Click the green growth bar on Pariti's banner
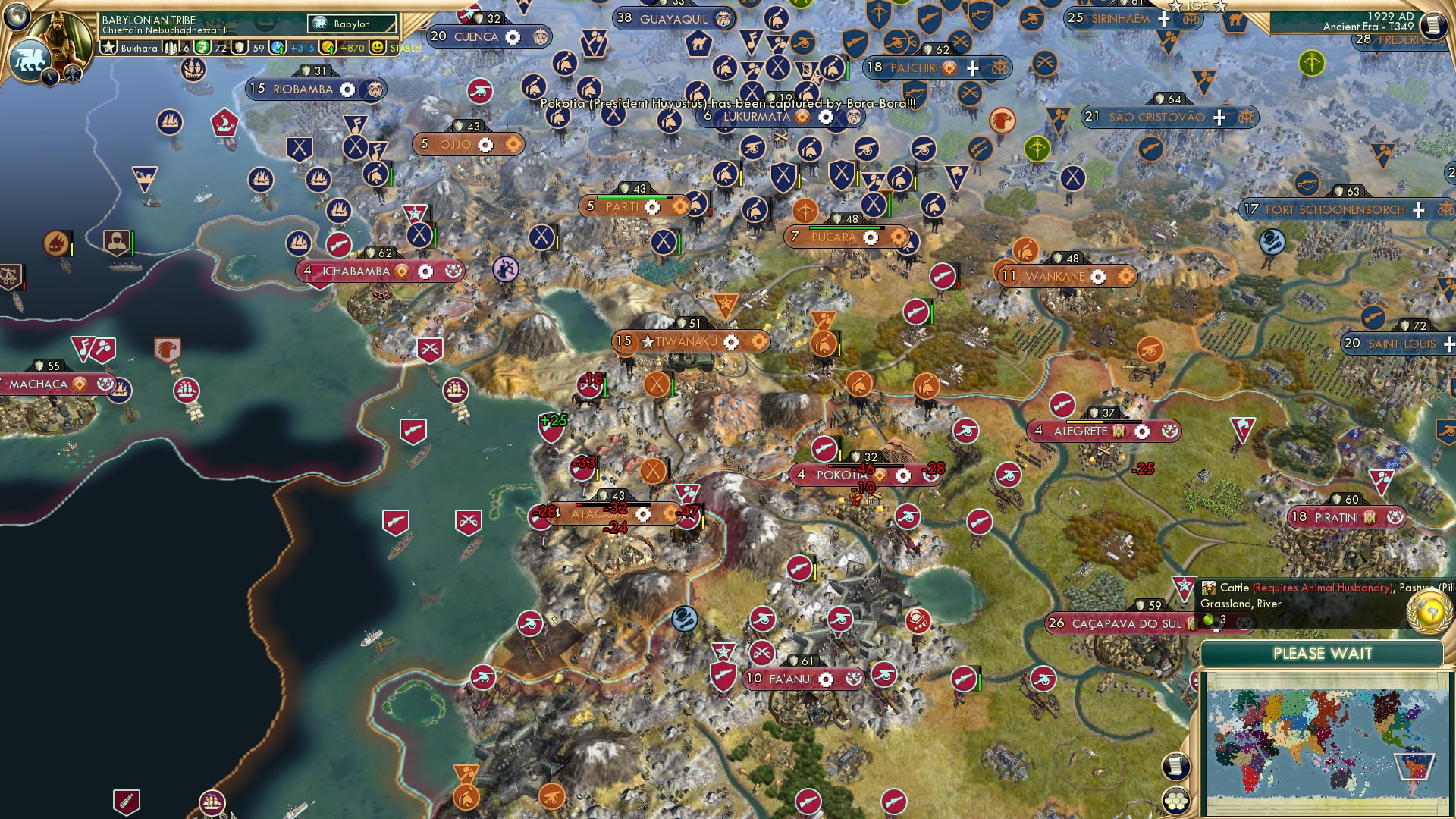The width and height of the screenshot is (1456, 819). coord(635,197)
